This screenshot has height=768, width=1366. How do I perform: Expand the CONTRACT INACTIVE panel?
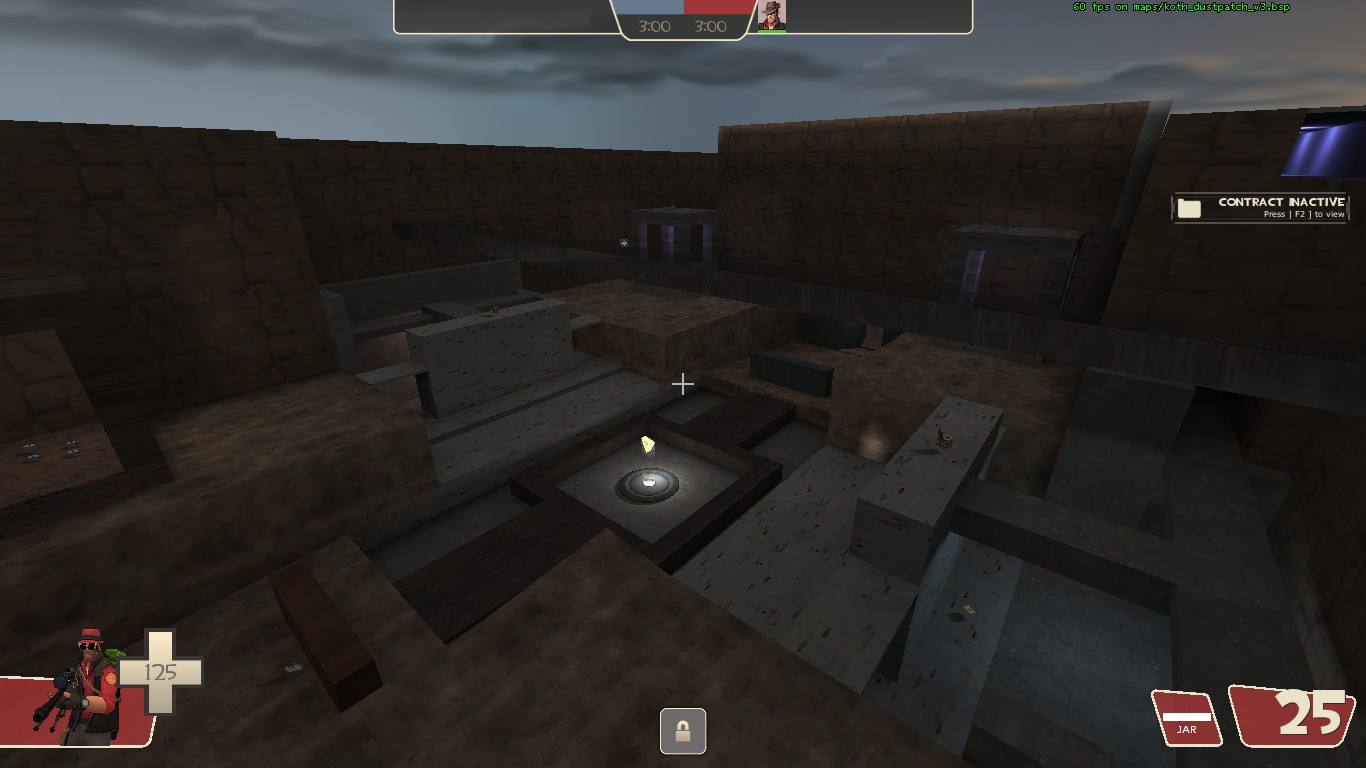pyautogui.click(x=1270, y=207)
